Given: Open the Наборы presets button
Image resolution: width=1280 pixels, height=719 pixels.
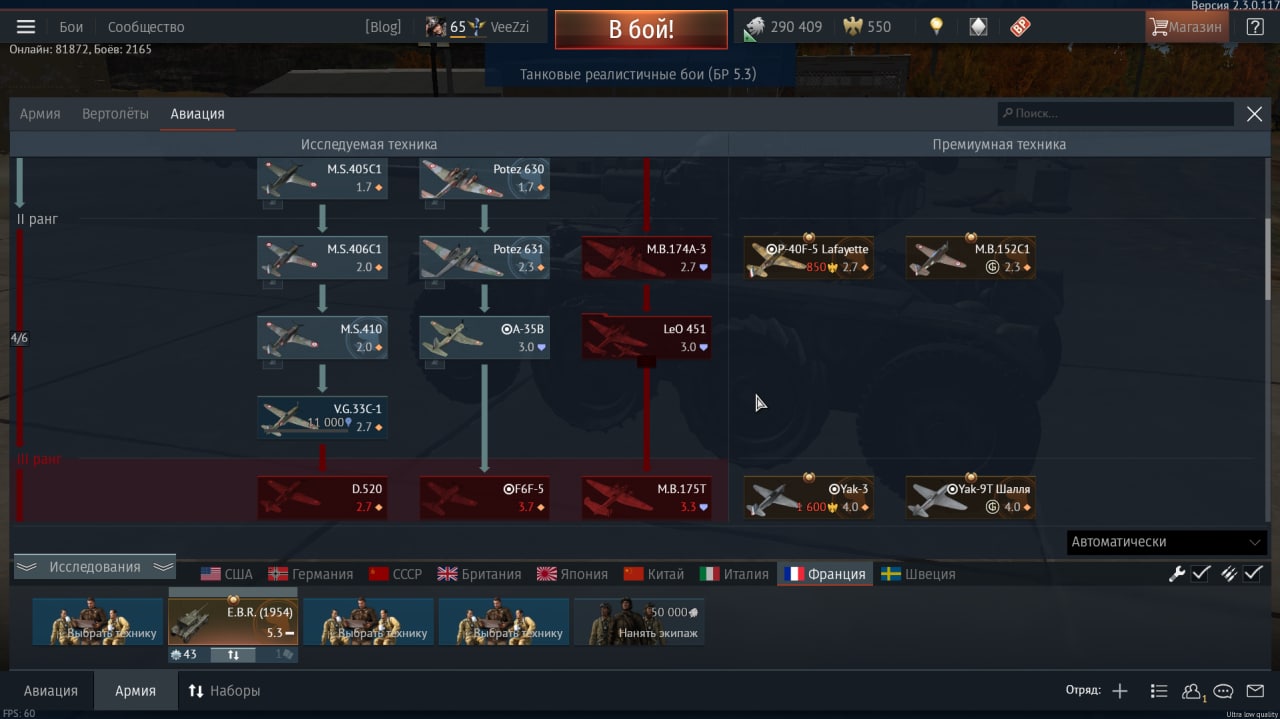Looking at the screenshot, I should tap(224, 691).
